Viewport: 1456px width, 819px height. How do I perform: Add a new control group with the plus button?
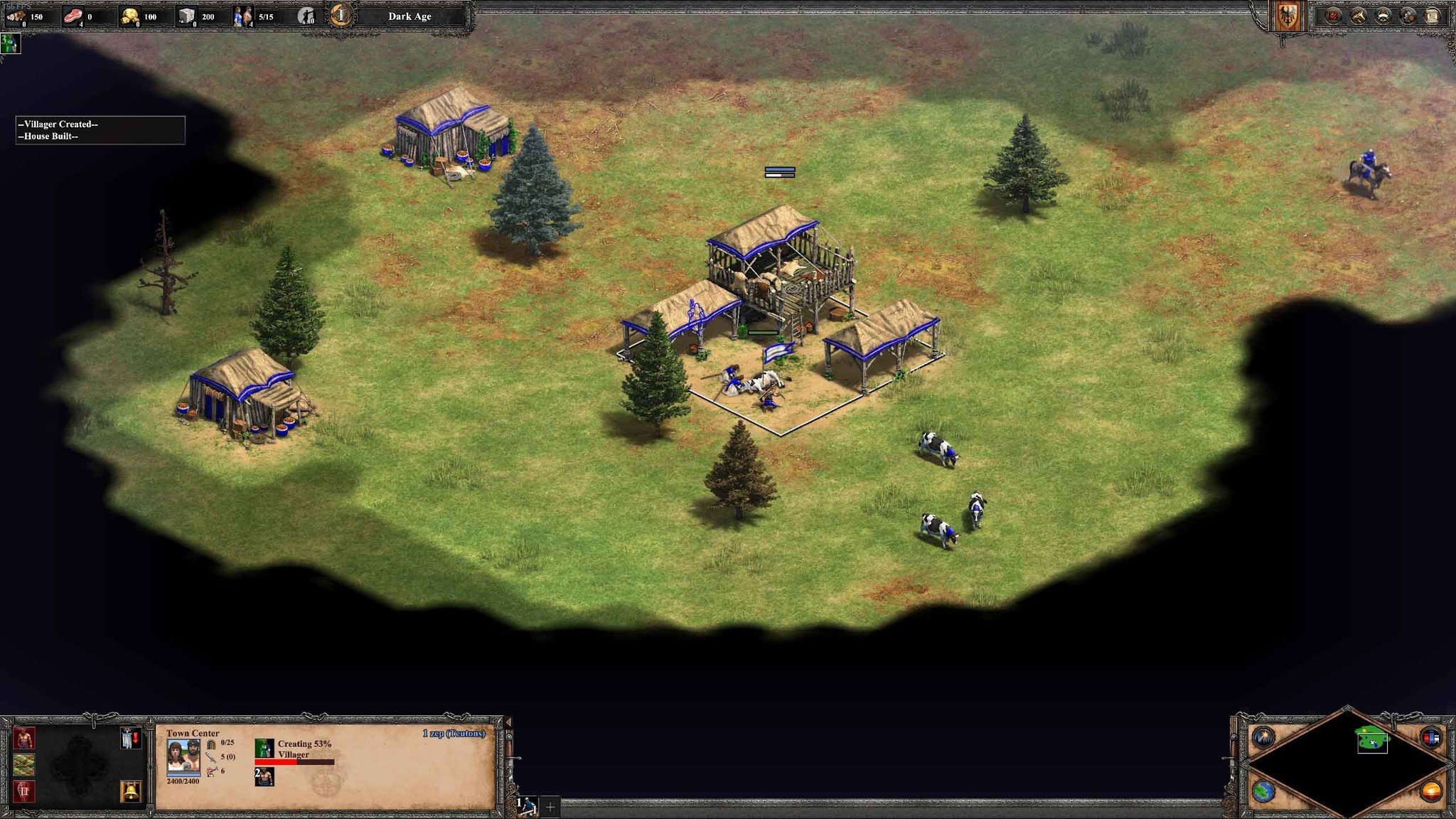(550, 807)
